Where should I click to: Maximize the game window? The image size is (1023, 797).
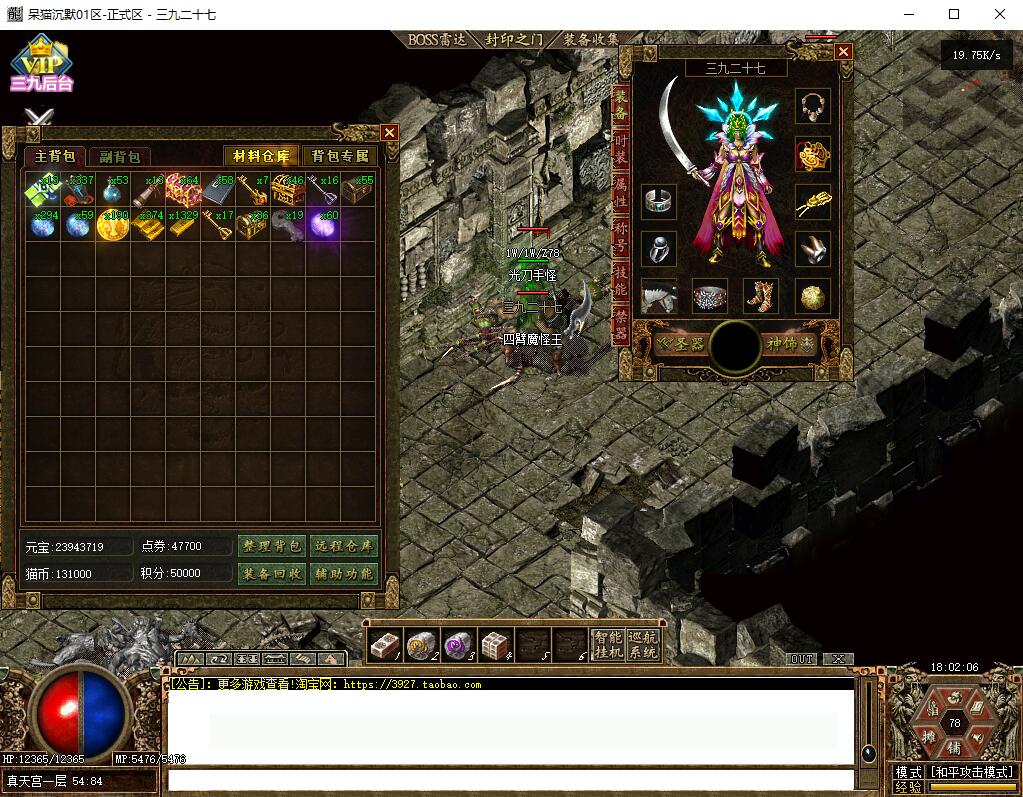click(954, 14)
